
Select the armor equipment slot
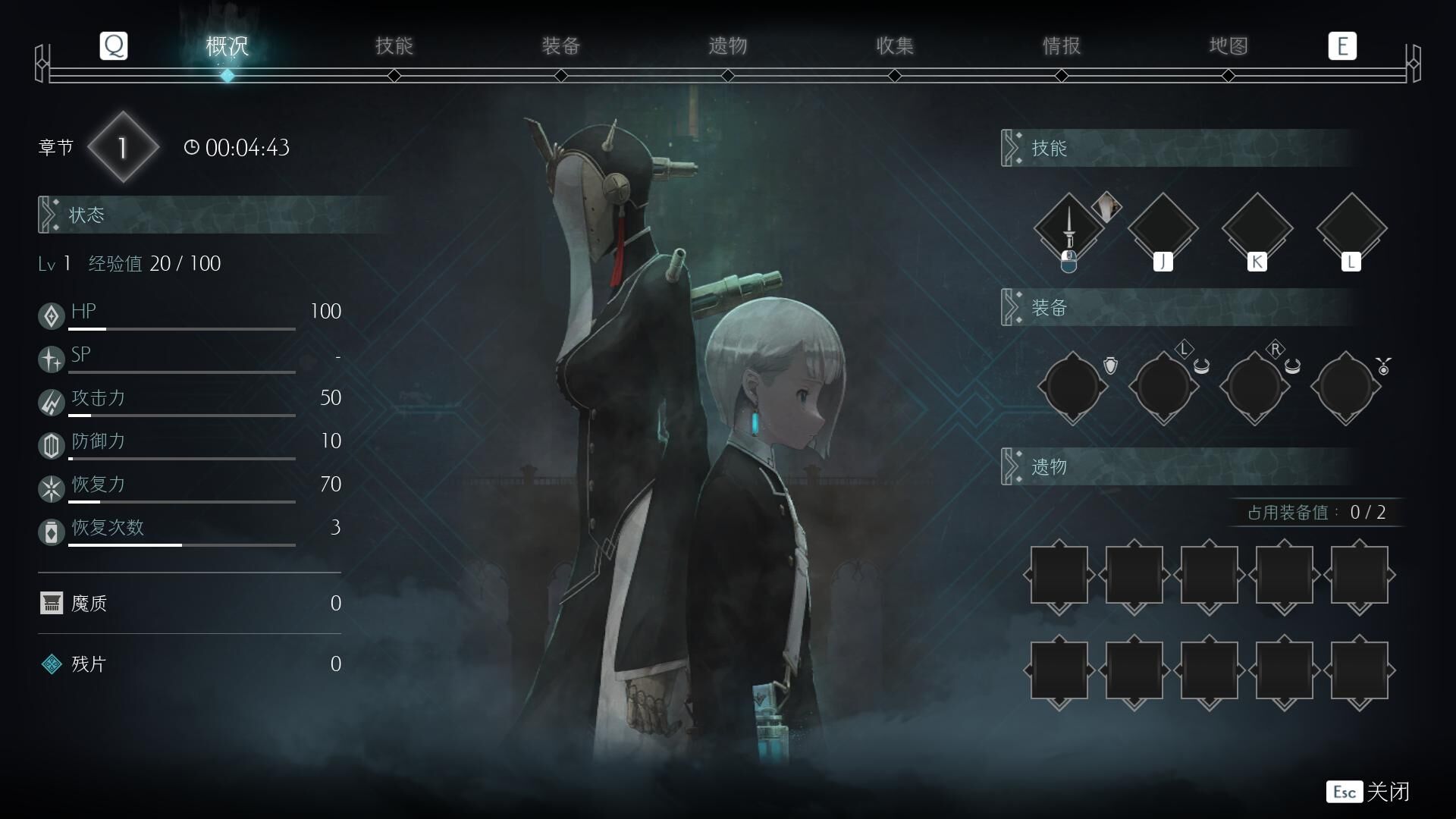coord(1072,387)
